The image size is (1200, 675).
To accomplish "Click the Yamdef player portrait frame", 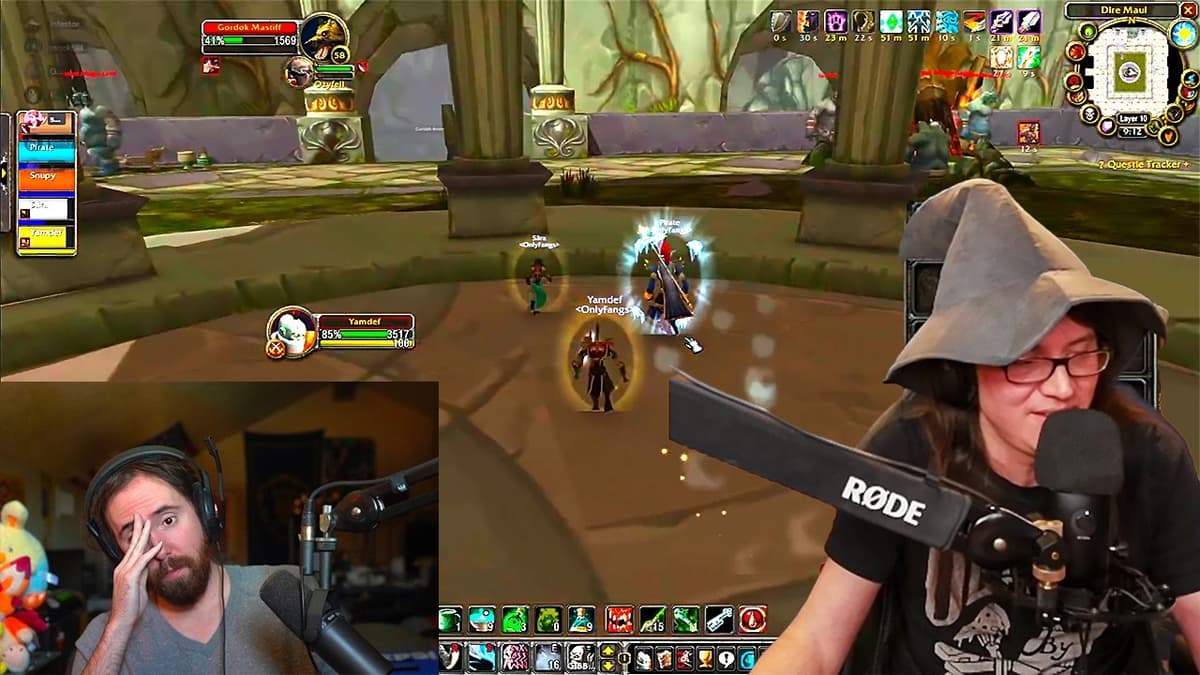I will [x=292, y=332].
